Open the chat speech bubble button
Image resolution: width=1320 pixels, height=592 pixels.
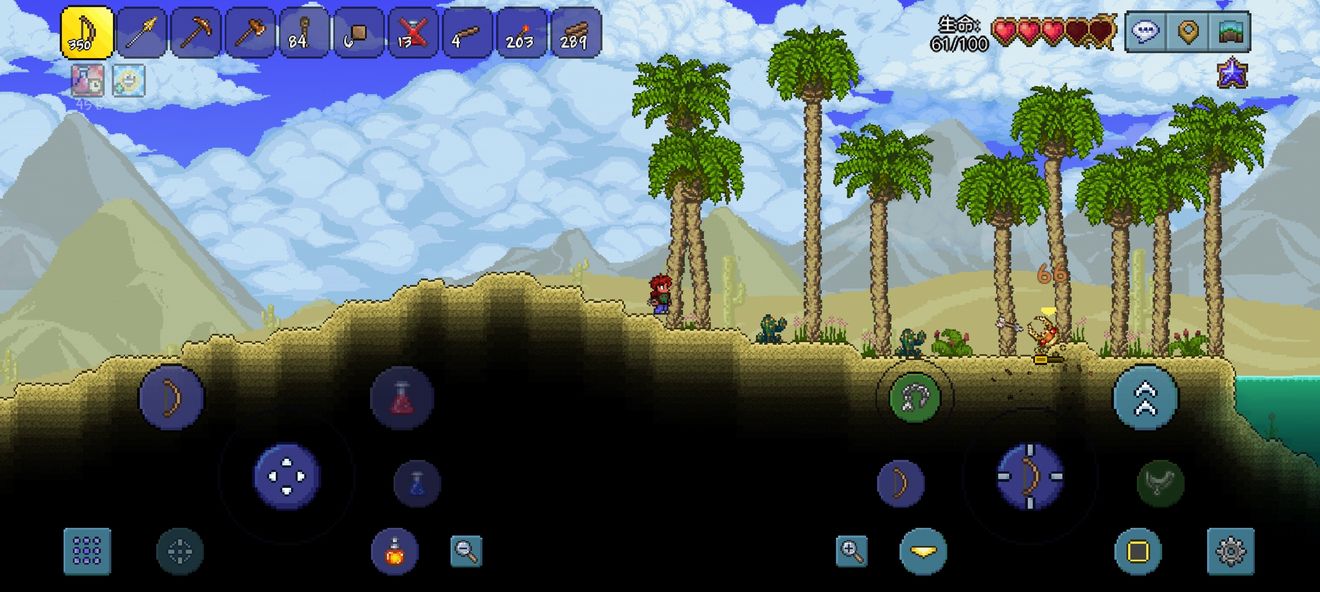coord(1146,32)
